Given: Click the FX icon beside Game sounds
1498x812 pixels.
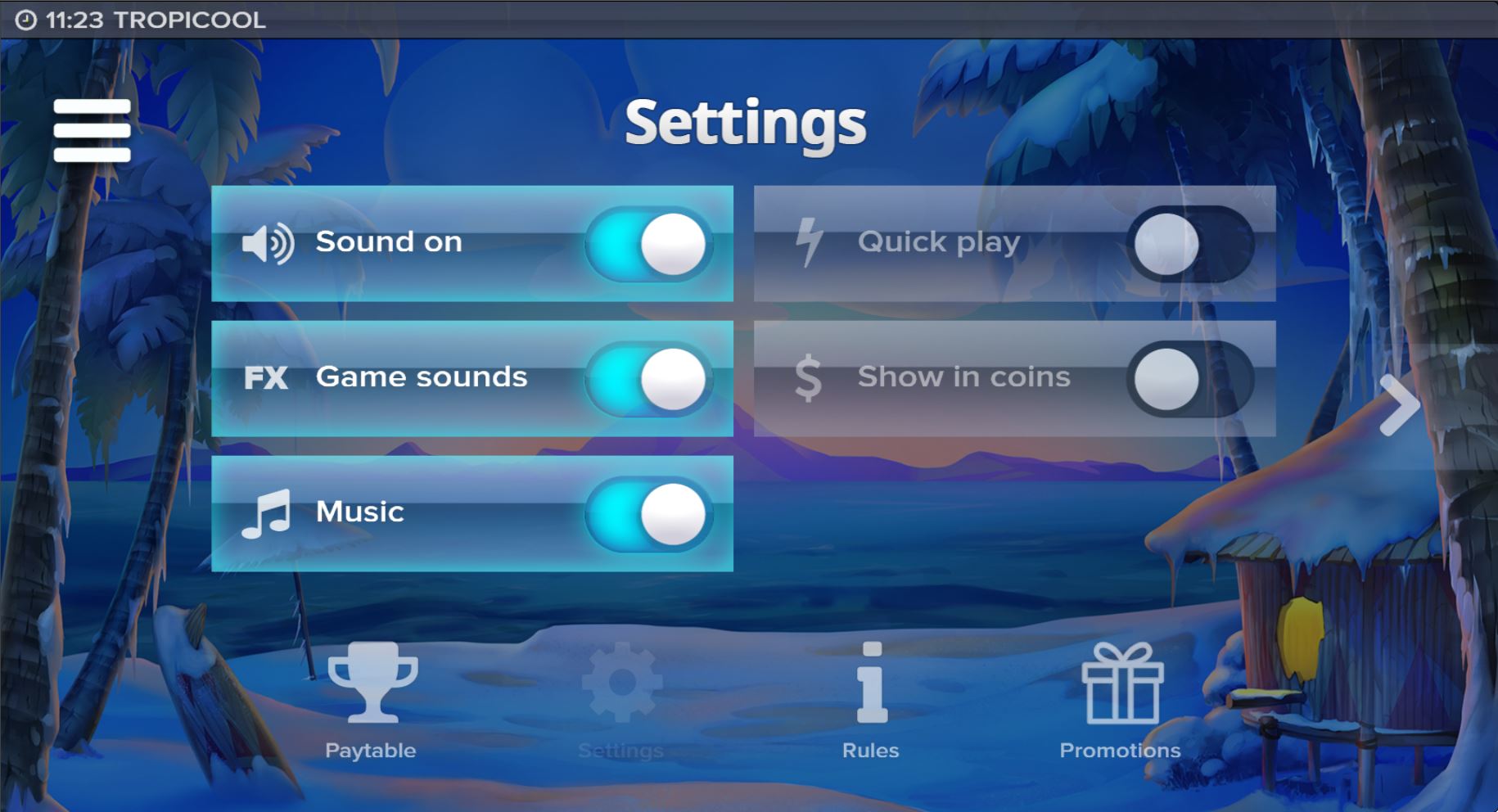Looking at the screenshot, I should point(265,377).
